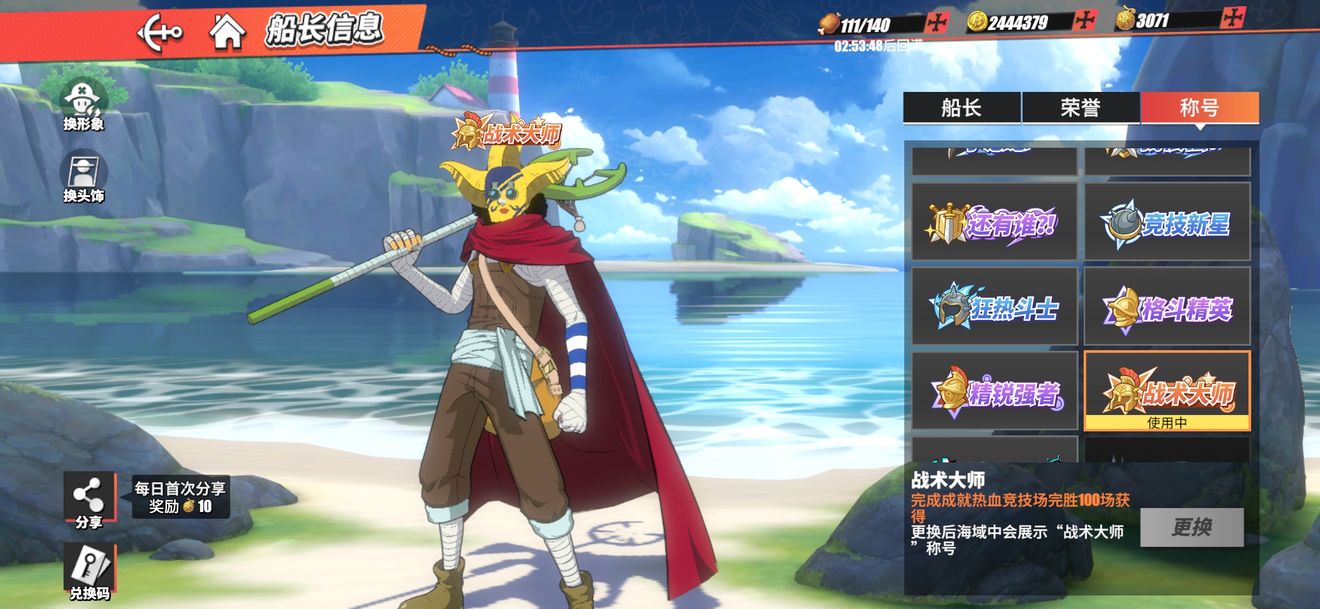Tap the 分享 share button
This screenshot has width=1320, height=609.
tap(89, 499)
